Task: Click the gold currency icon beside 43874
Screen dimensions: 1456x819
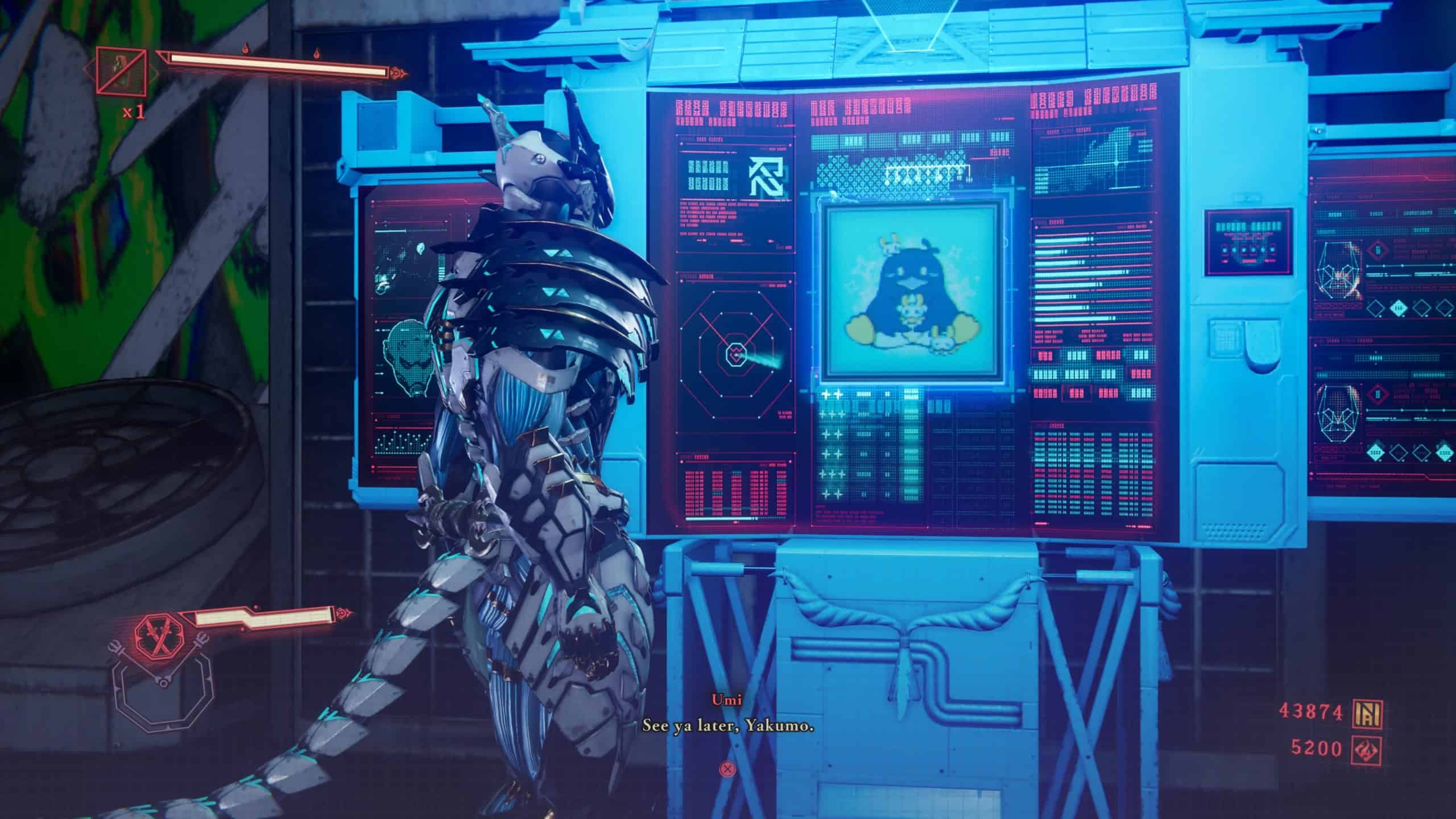Action: 1369,711
